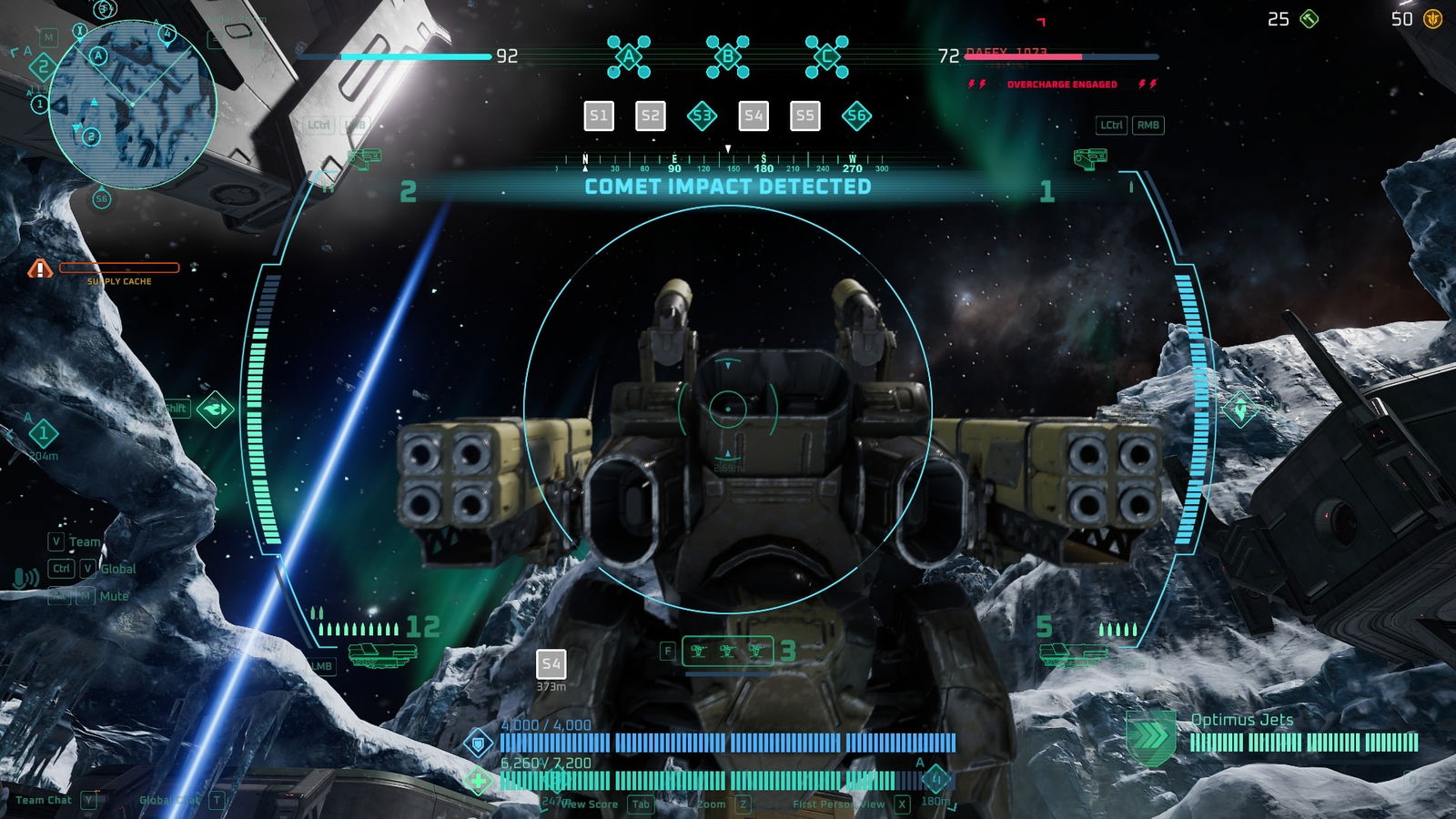This screenshot has height=819, width=1456.
Task: Toggle the S6 ability slot
Action: [x=855, y=116]
